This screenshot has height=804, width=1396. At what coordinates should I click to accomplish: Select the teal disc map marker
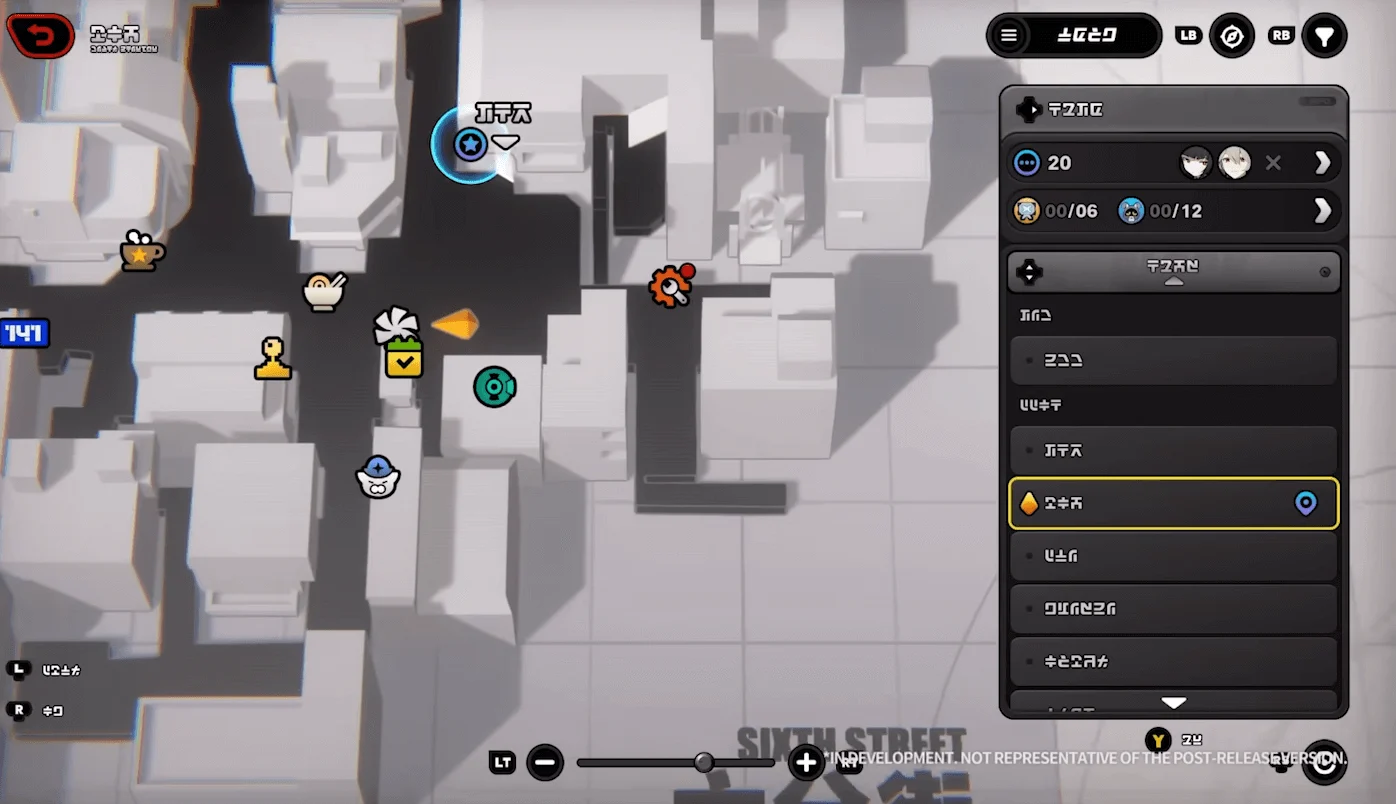[494, 386]
